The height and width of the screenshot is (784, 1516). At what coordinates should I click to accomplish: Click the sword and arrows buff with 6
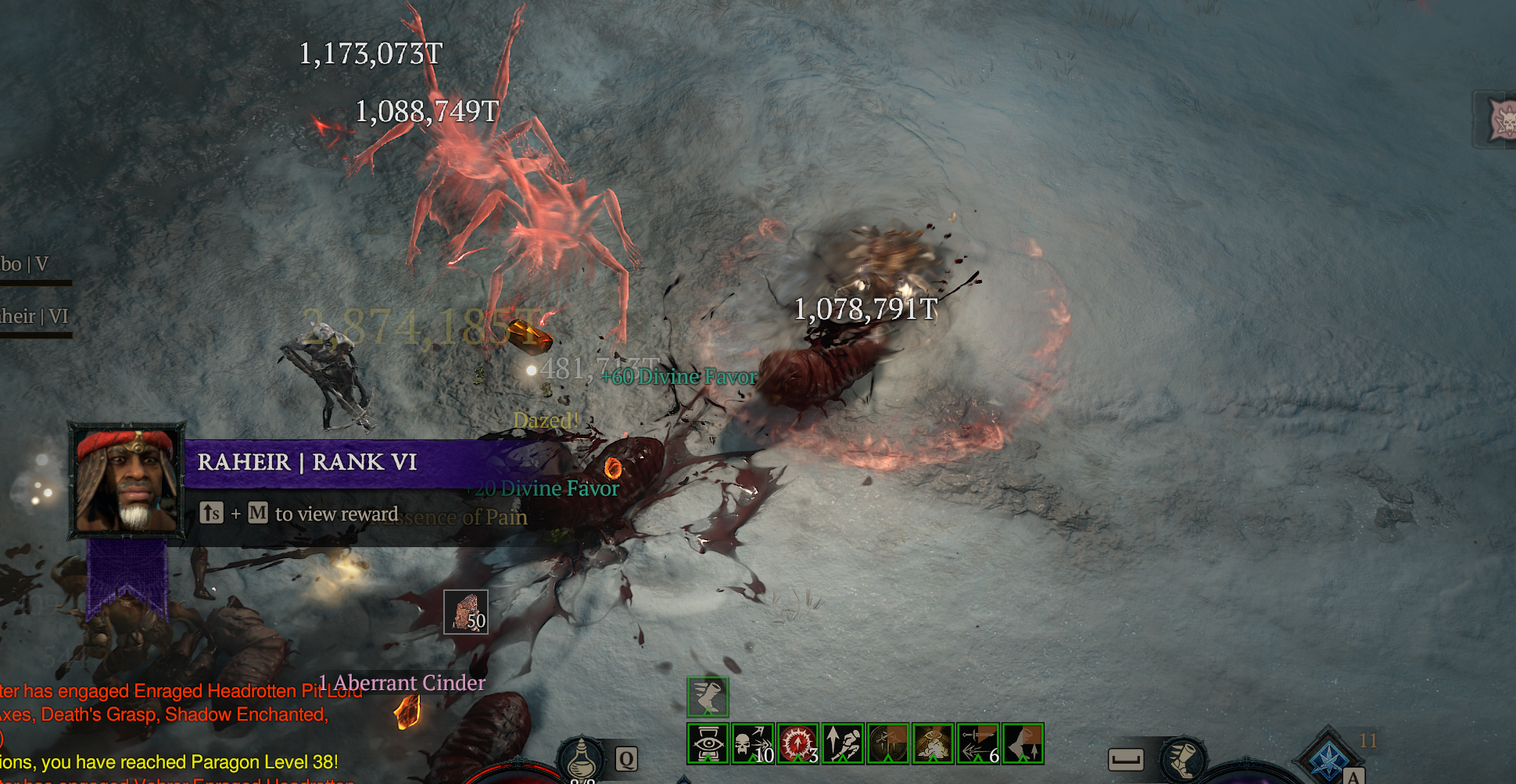point(978,743)
